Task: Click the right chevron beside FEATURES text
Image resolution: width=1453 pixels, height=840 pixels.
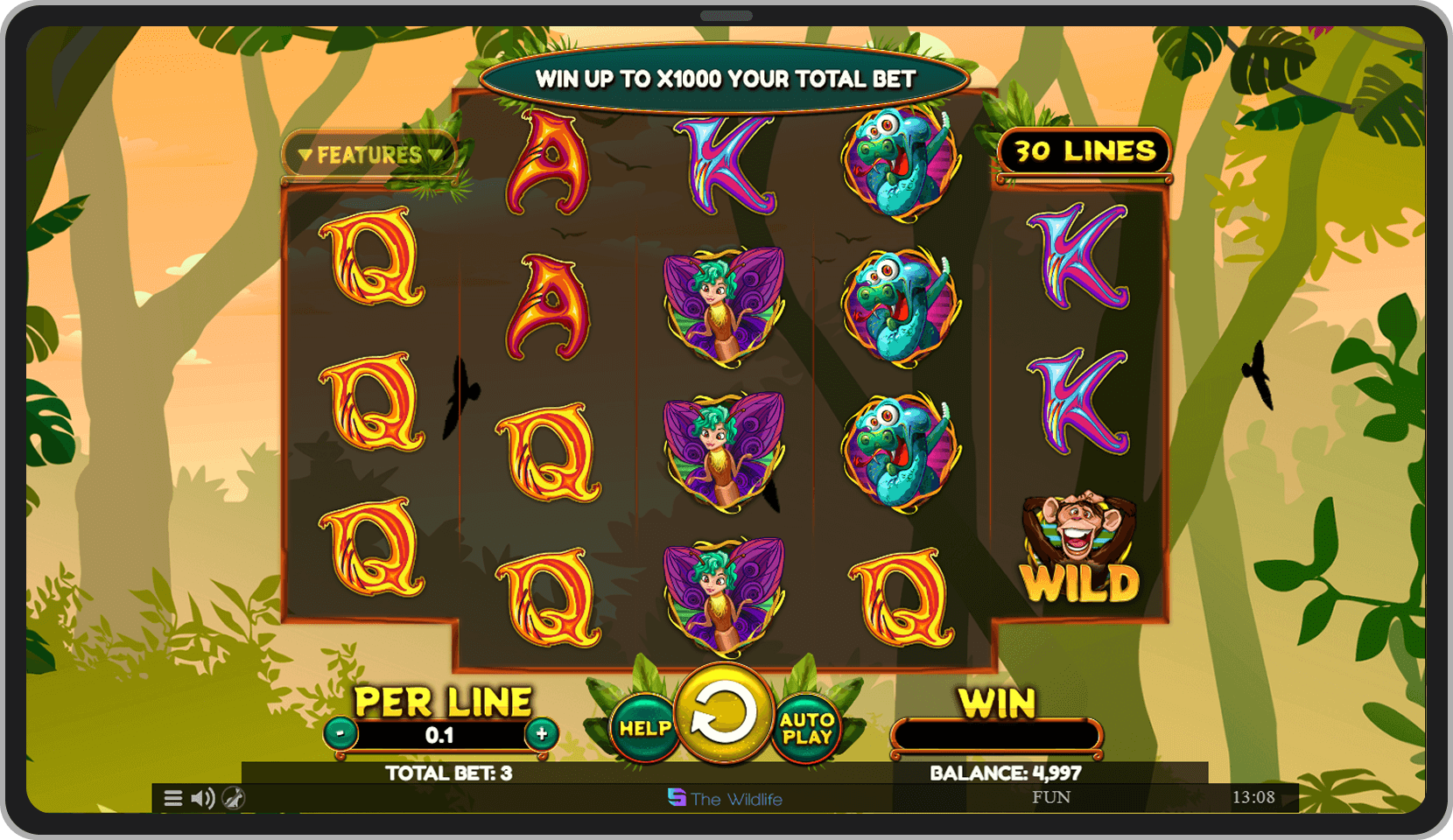Action: coord(435,154)
